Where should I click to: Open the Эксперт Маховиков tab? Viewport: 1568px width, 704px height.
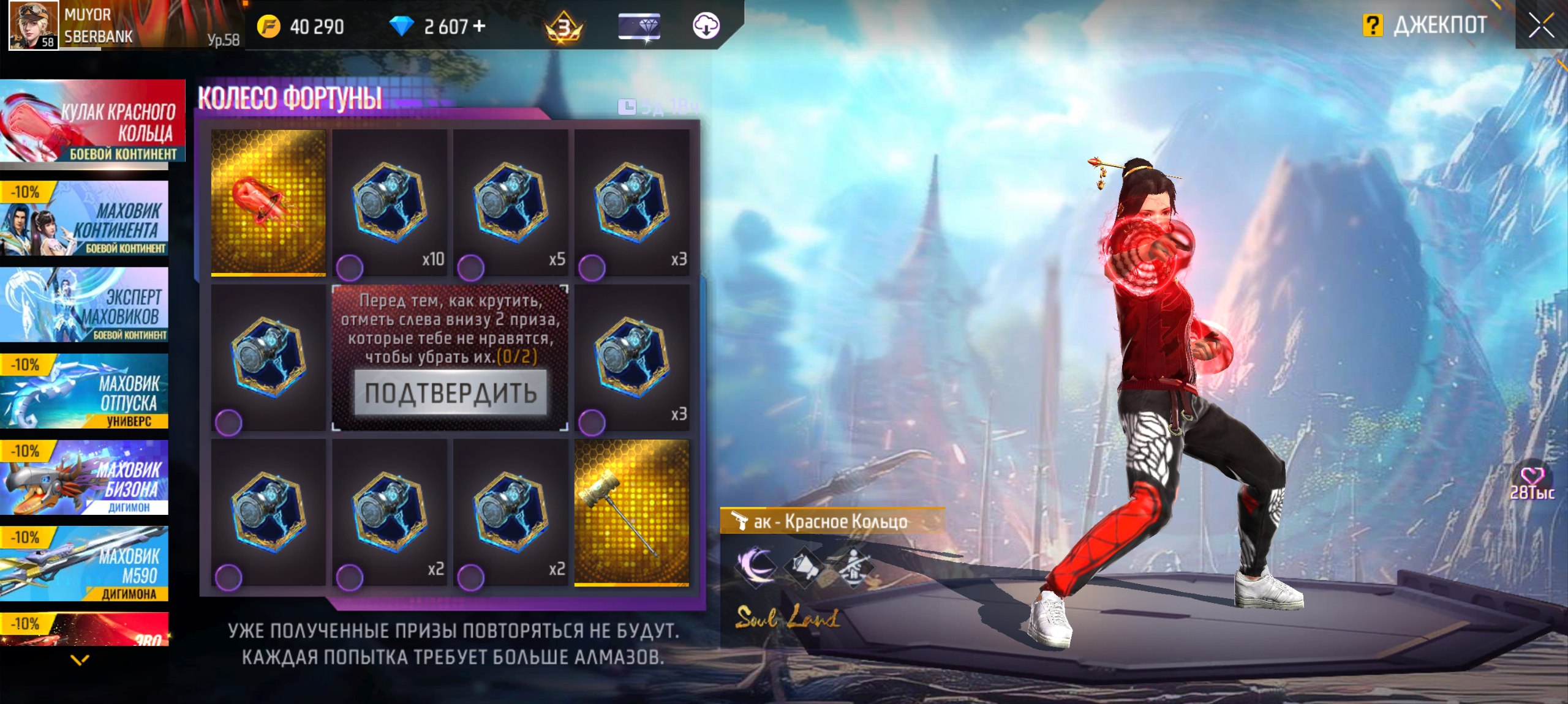pos(85,305)
